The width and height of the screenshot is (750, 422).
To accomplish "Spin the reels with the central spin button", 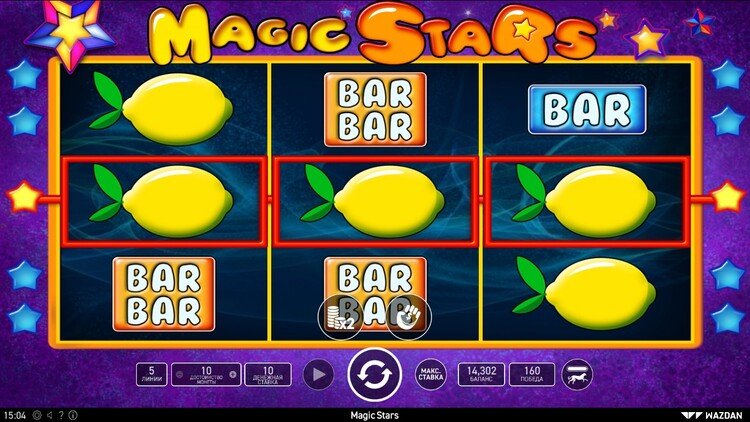I will click(x=374, y=375).
